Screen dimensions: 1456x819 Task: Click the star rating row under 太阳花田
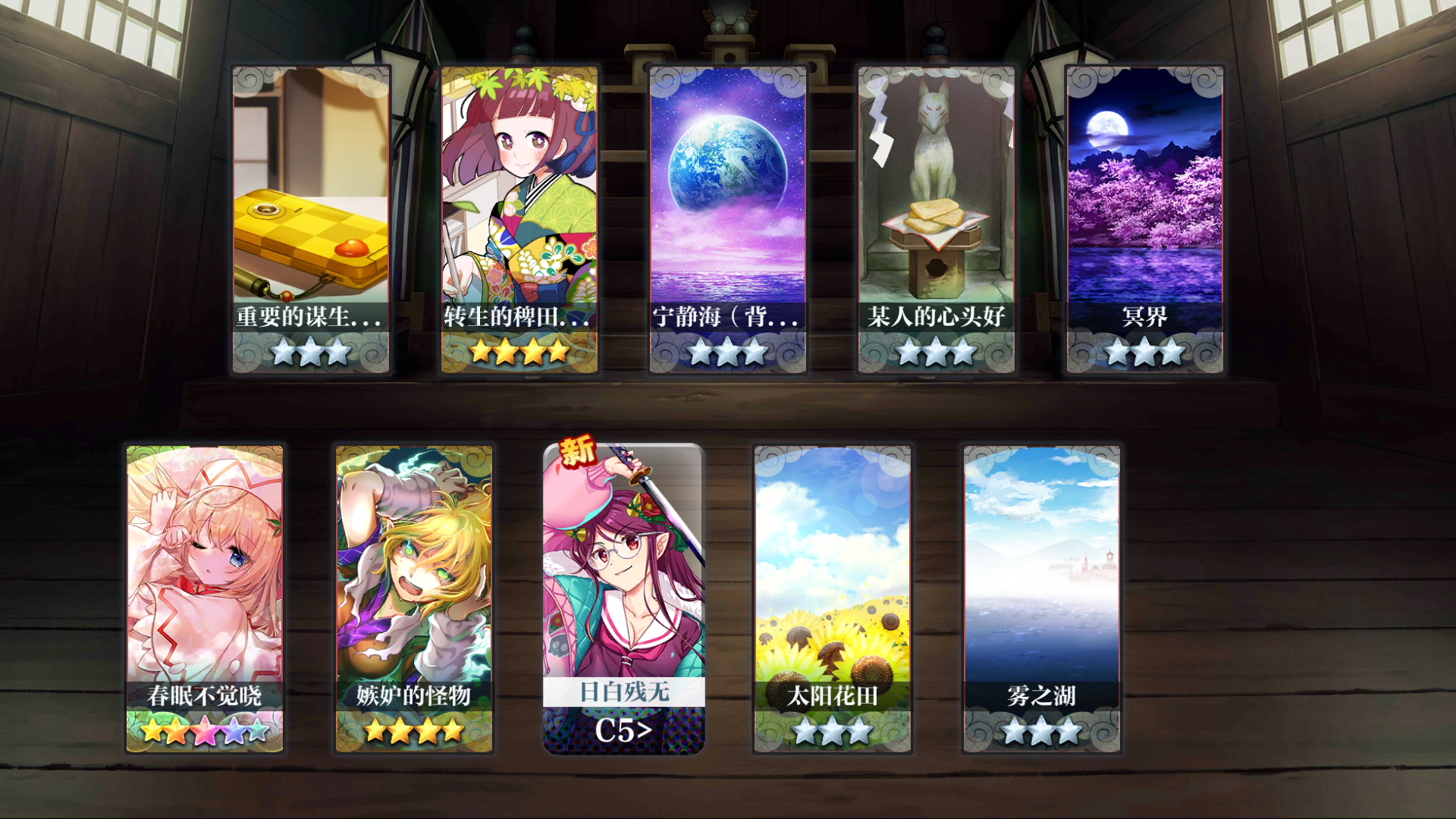click(x=833, y=732)
